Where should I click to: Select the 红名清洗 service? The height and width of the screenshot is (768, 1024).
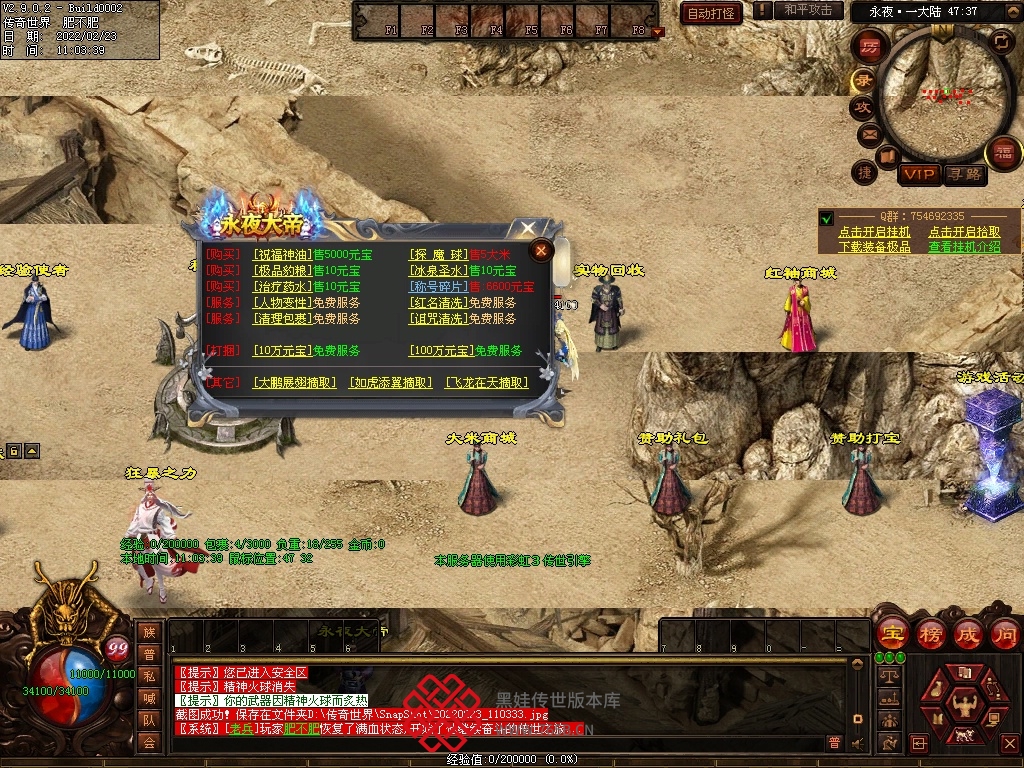[x=439, y=303]
